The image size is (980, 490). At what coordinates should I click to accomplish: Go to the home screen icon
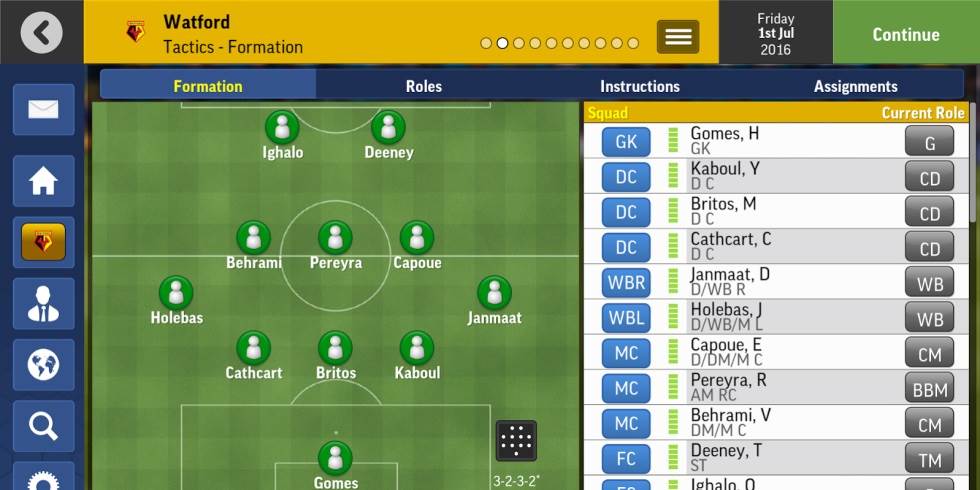tap(43, 181)
